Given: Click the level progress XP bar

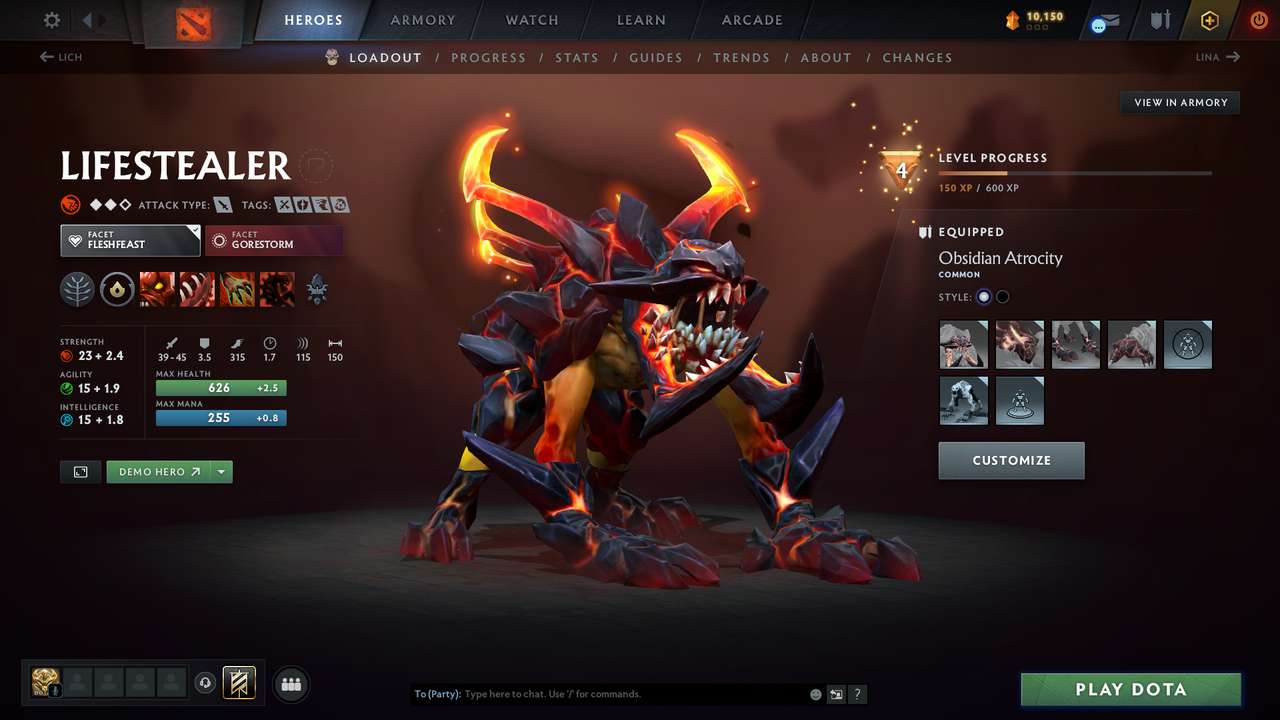Looking at the screenshot, I should pos(1075,172).
